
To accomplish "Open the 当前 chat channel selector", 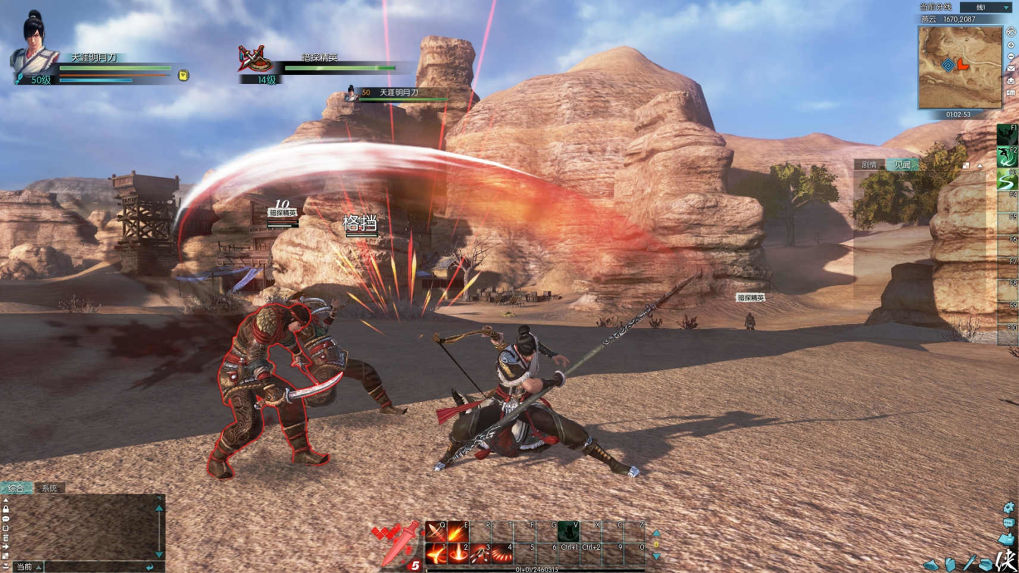I will [26, 567].
